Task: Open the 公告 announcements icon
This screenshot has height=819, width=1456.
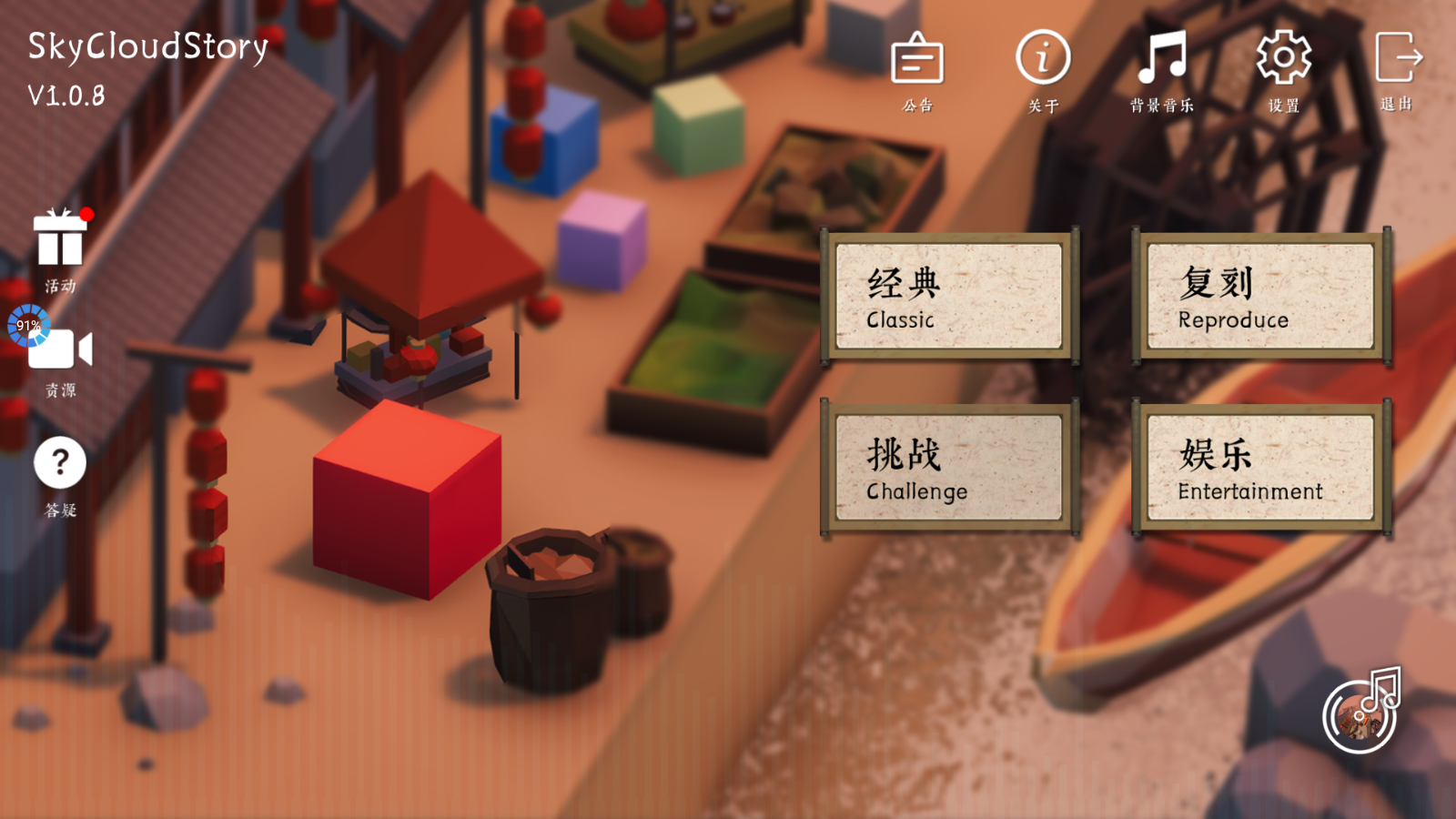Action: pyautogui.click(x=916, y=61)
